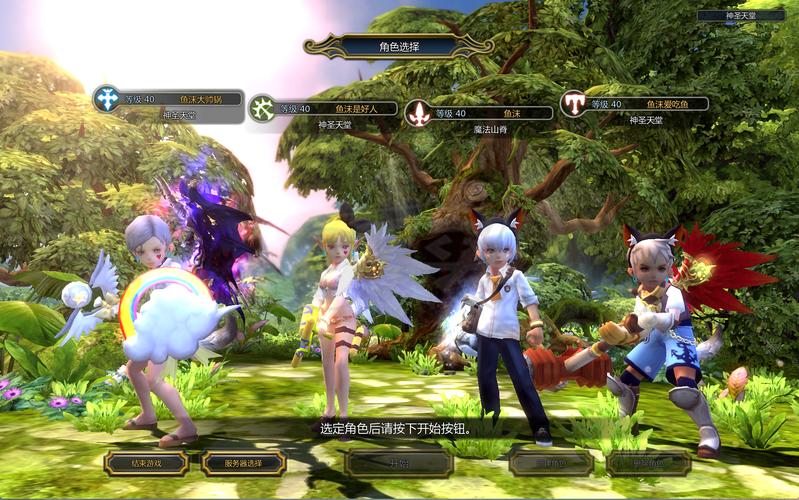This screenshot has width=799, height=500.
Task: Click the 神圣天堂 server label at top right
Action: point(740,16)
